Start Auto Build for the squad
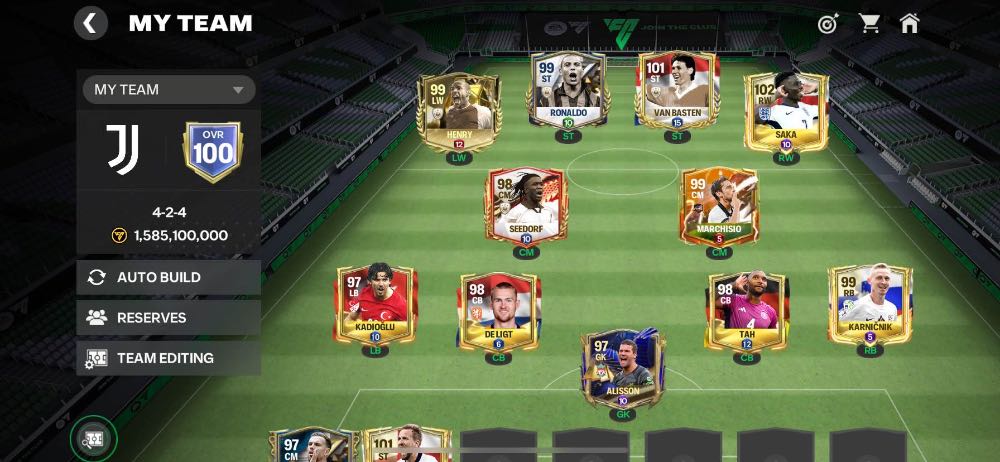This screenshot has height=462, width=1000. coord(168,277)
